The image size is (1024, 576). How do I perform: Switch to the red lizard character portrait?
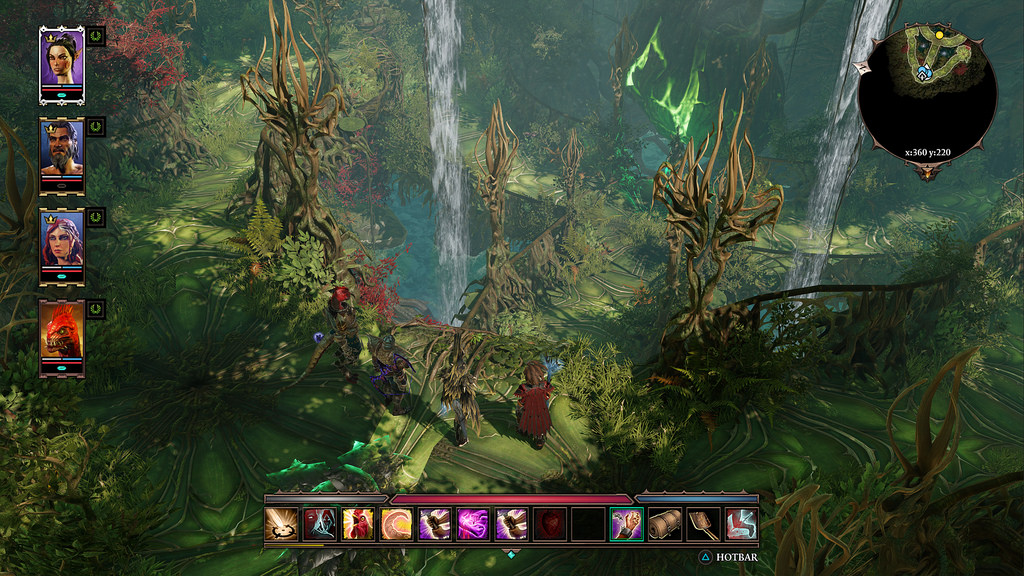[61, 334]
